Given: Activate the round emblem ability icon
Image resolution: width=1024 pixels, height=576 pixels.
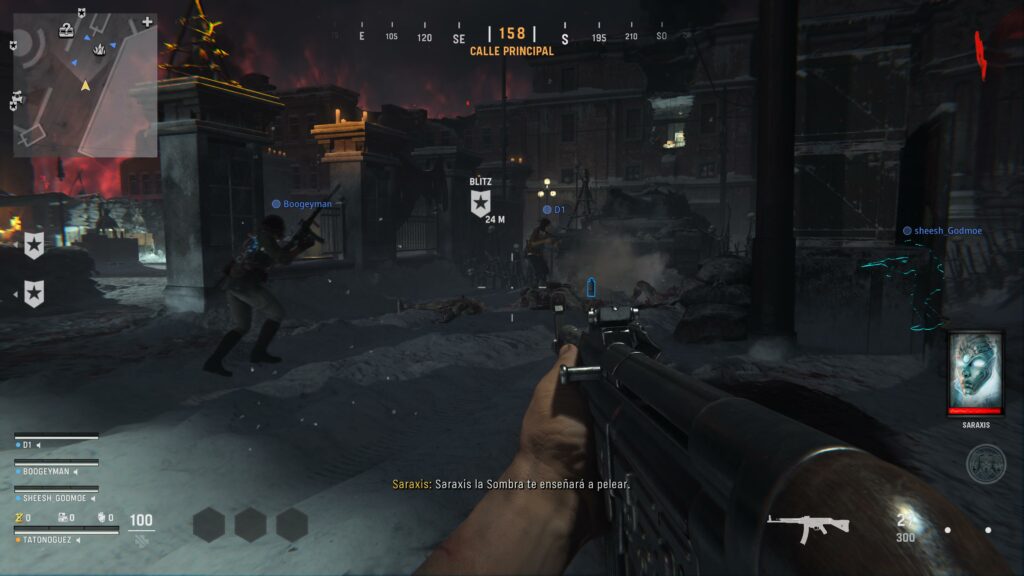Looking at the screenshot, I should pos(985,464).
